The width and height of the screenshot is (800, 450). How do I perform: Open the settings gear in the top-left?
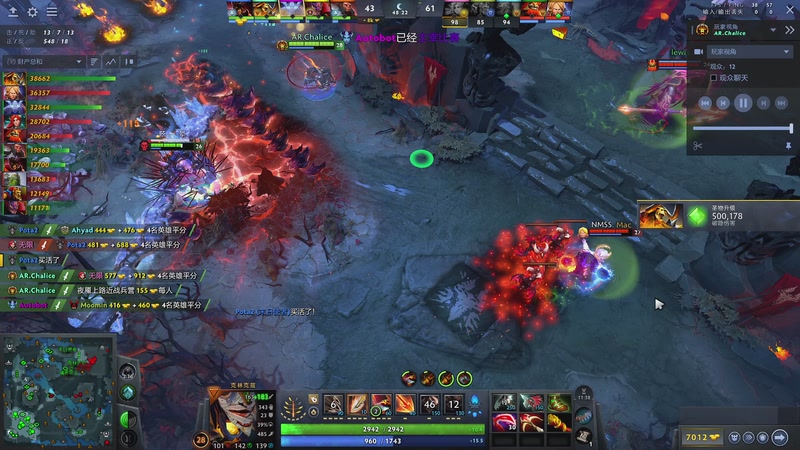(x=32, y=12)
